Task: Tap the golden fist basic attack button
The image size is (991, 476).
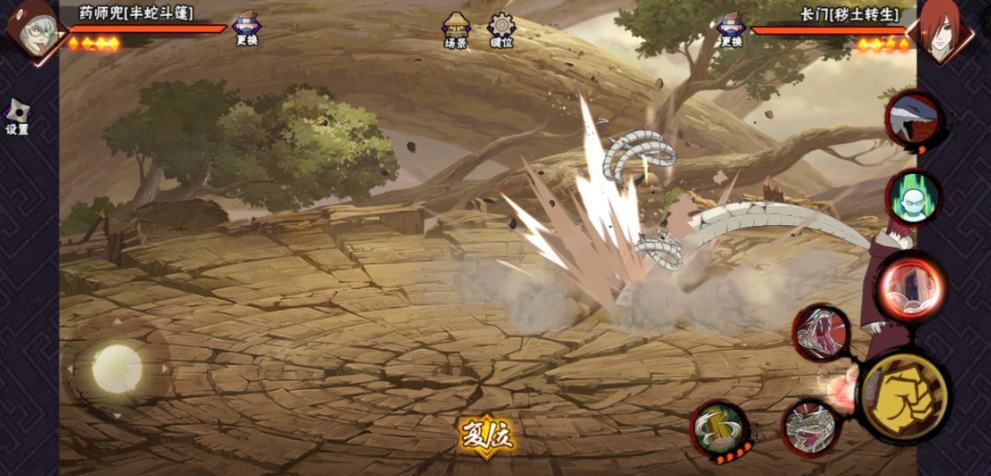Action: pos(904,397)
